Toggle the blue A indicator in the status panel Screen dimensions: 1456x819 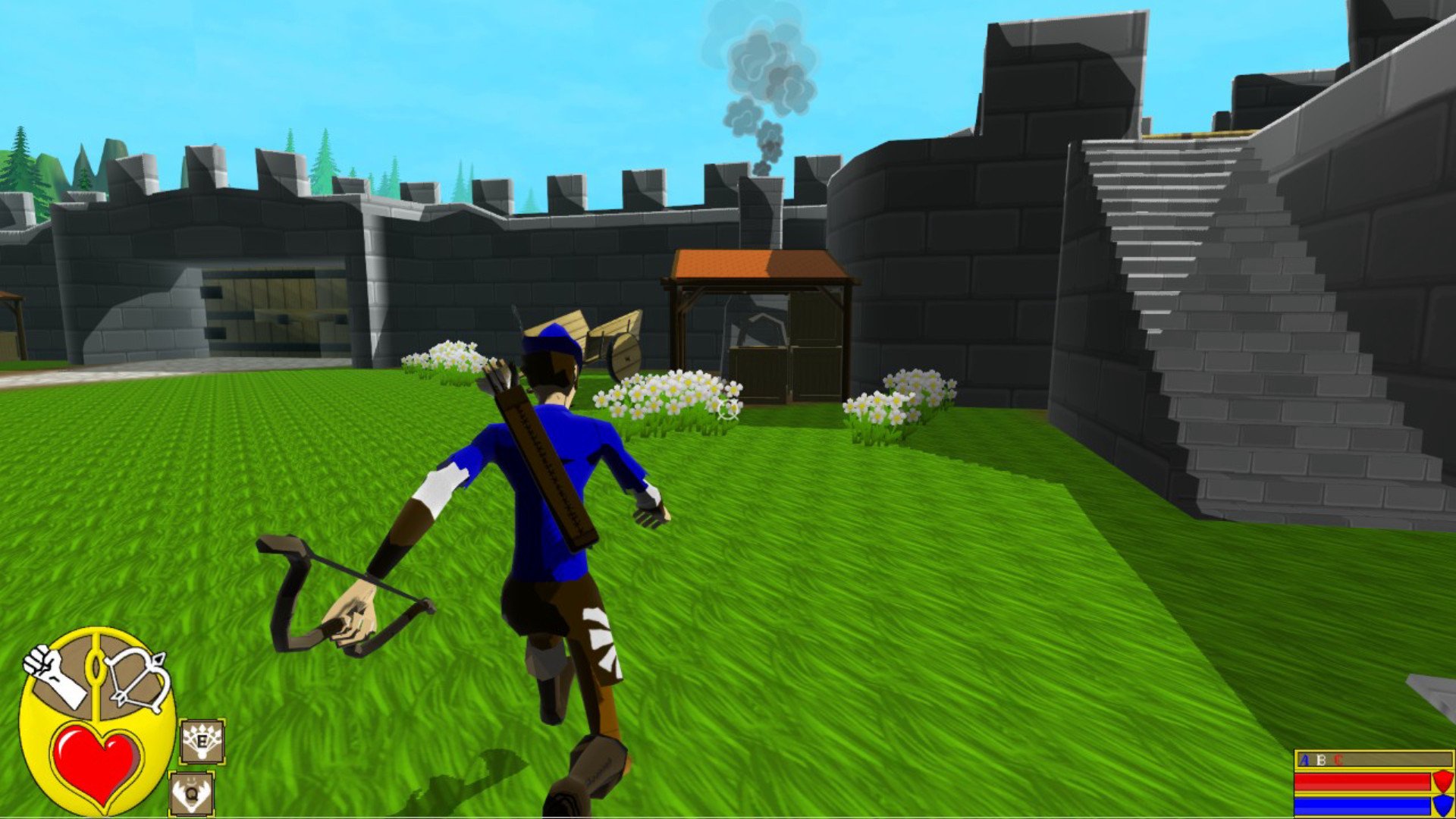tap(1304, 761)
